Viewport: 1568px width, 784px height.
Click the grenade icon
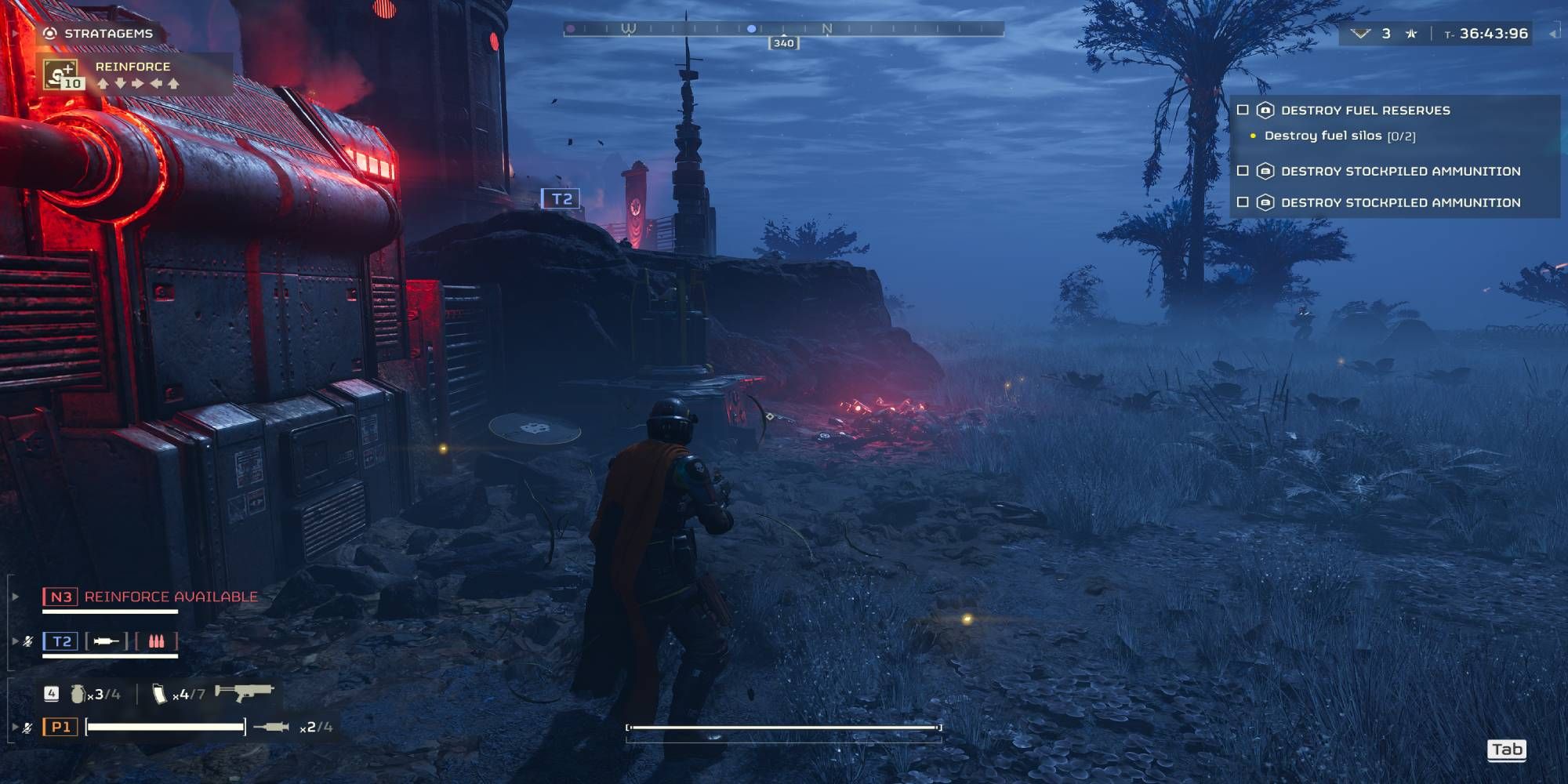tap(78, 694)
